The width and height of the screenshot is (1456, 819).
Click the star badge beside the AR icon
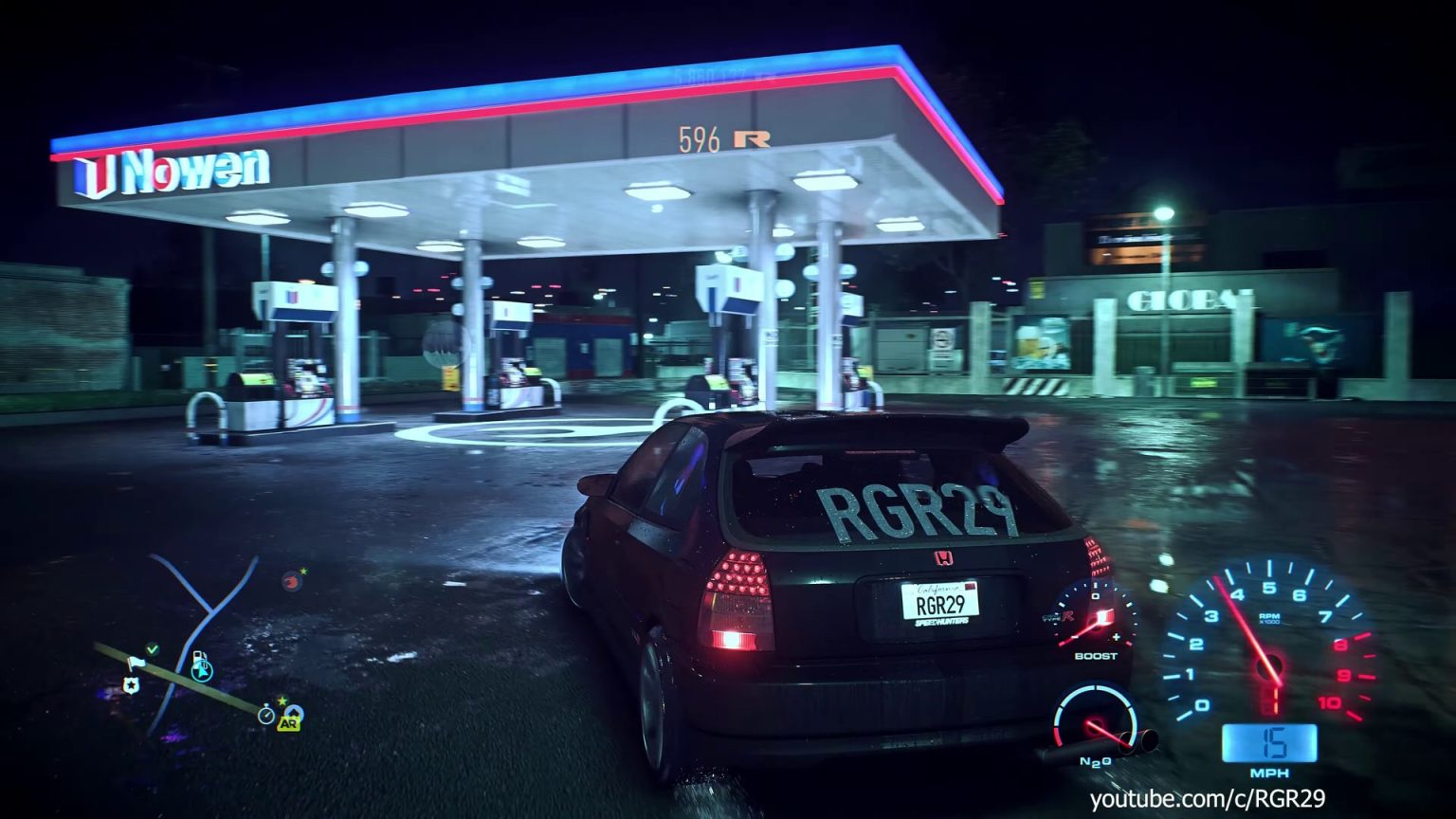click(x=282, y=700)
